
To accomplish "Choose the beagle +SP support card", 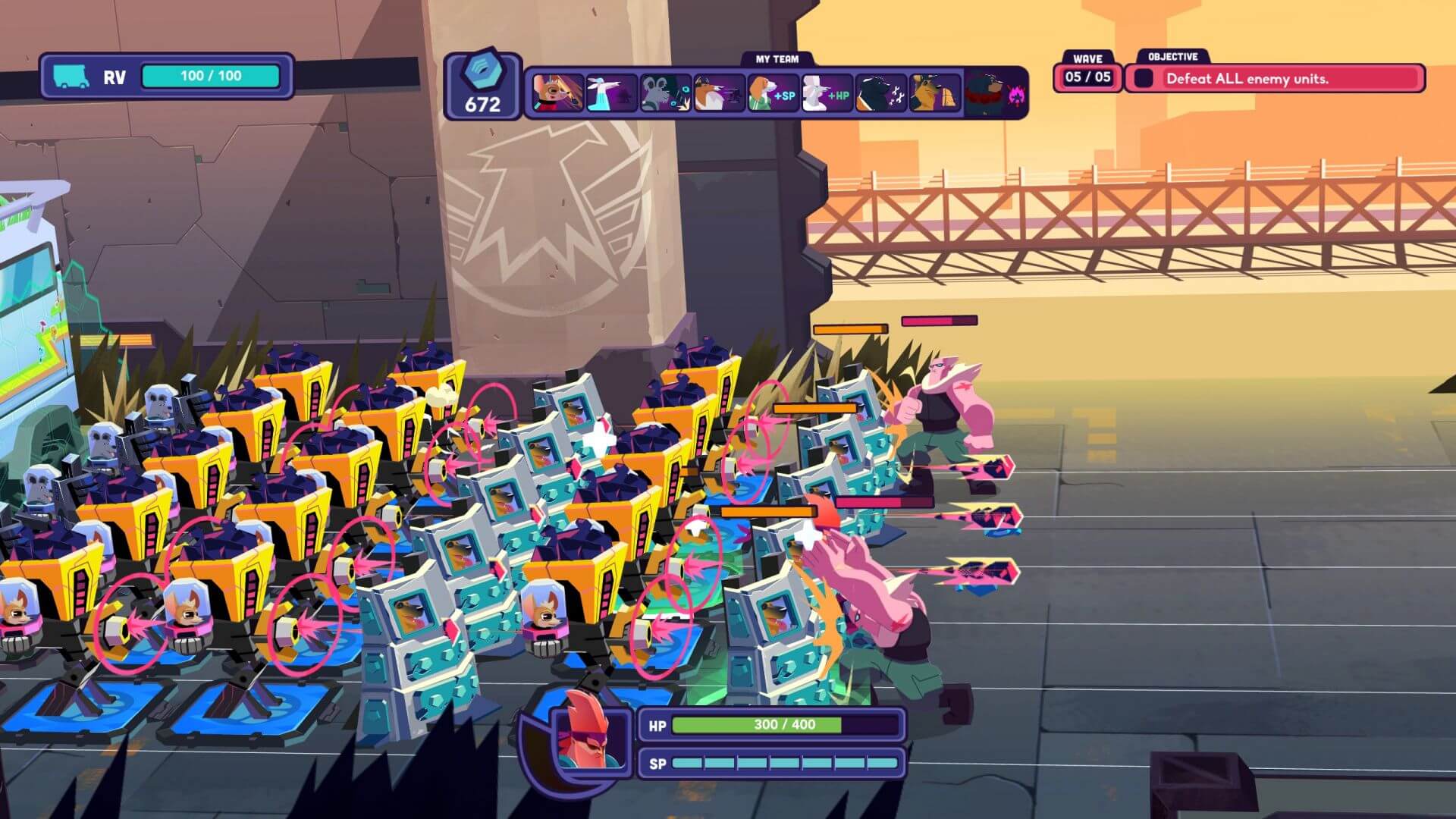I will [773, 93].
